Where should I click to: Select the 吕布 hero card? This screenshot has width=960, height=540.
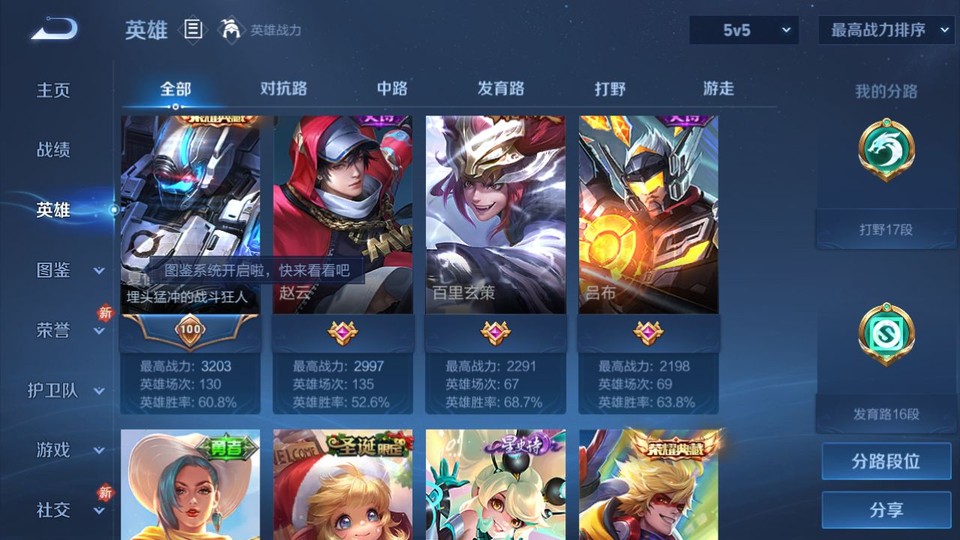click(648, 215)
